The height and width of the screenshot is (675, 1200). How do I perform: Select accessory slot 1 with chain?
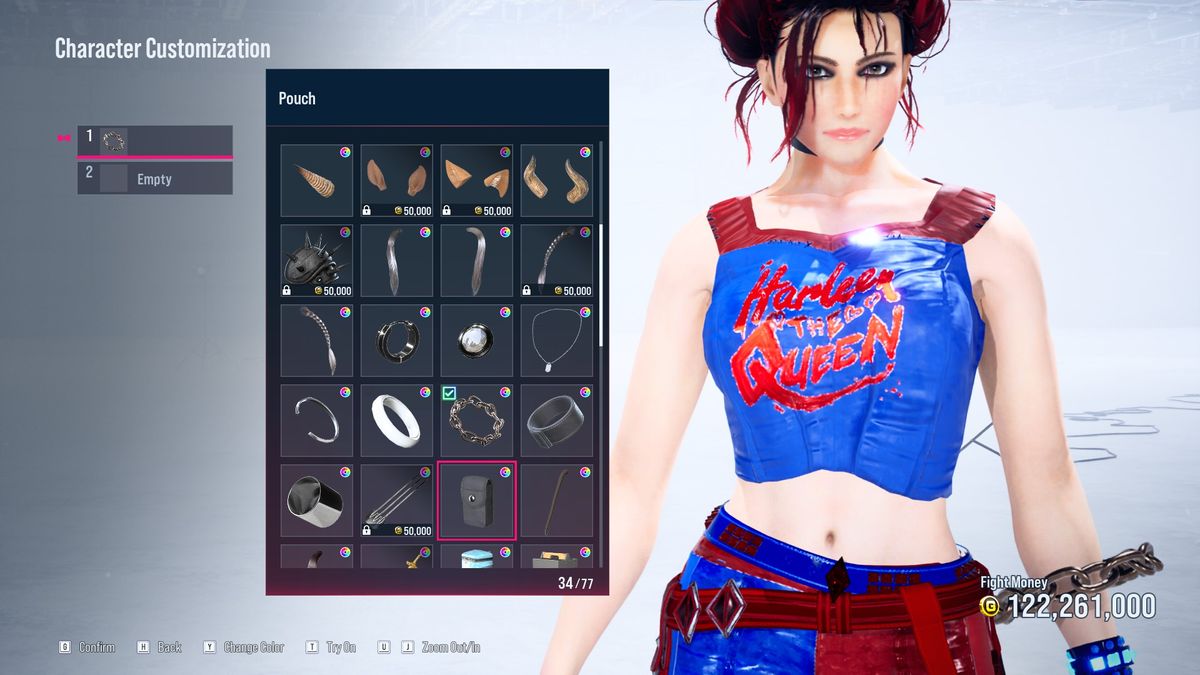(155, 141)
